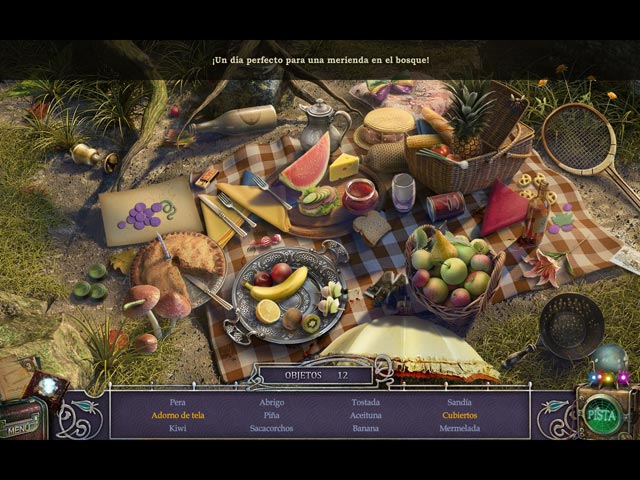Select the highlighted Cubiertos entry

(x=459, y=415)
